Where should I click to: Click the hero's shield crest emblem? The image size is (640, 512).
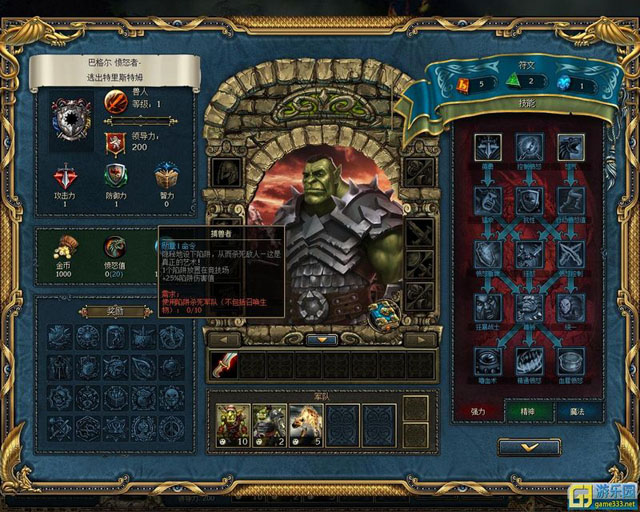71,119
